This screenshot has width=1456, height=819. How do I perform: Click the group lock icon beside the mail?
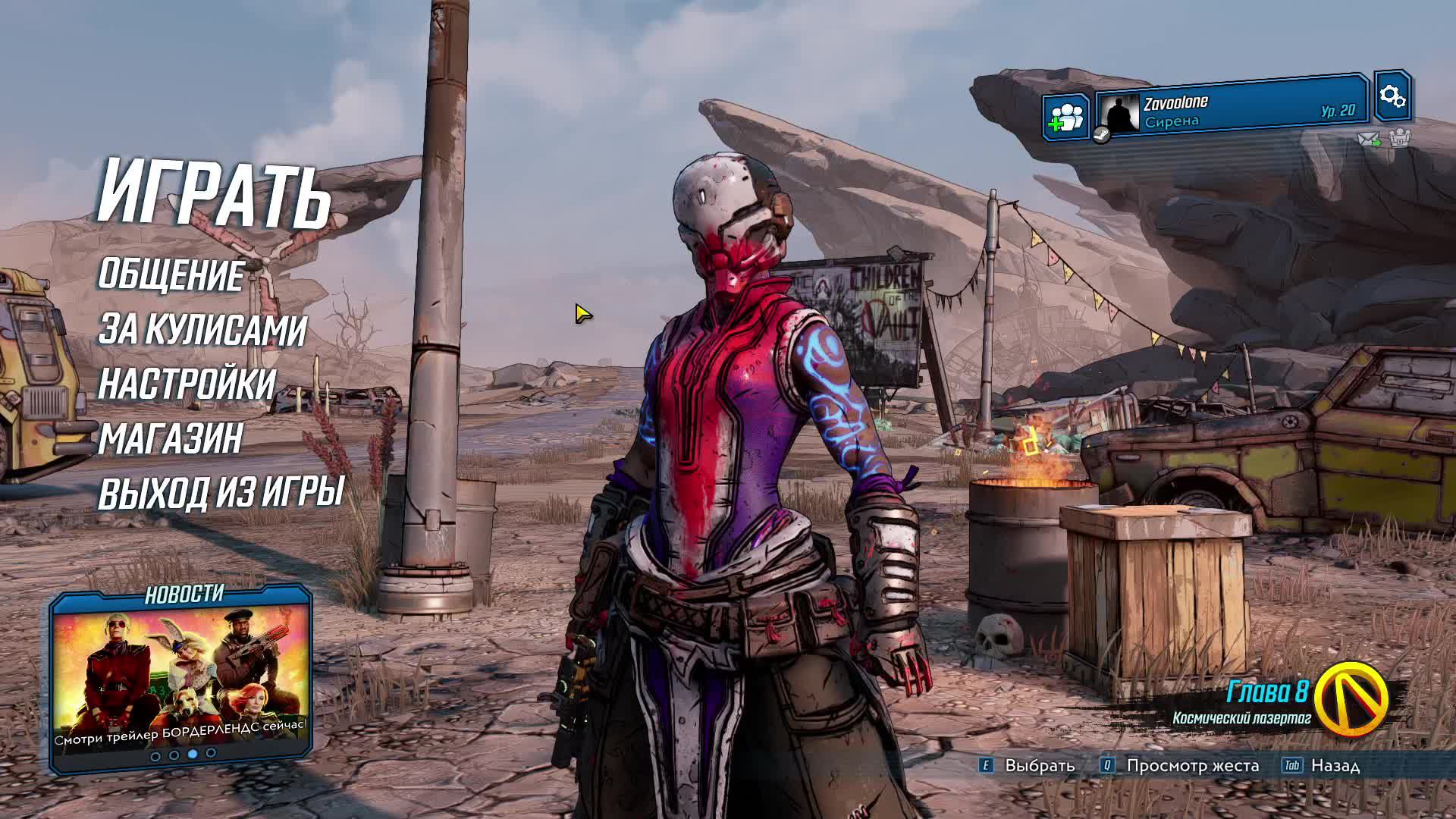point(1399,139)
